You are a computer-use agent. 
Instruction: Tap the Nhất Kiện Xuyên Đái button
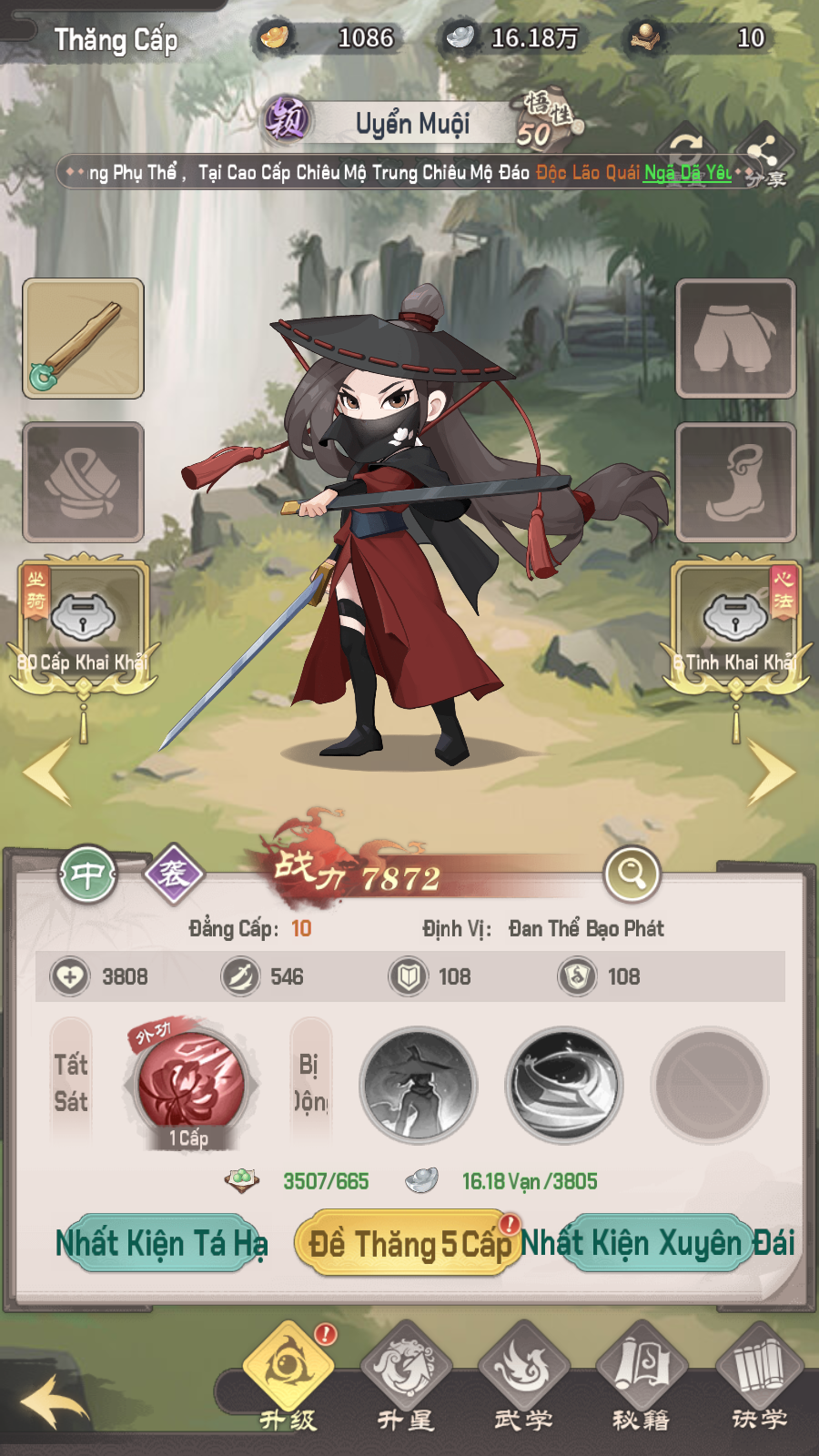[x=657, y=1243]
